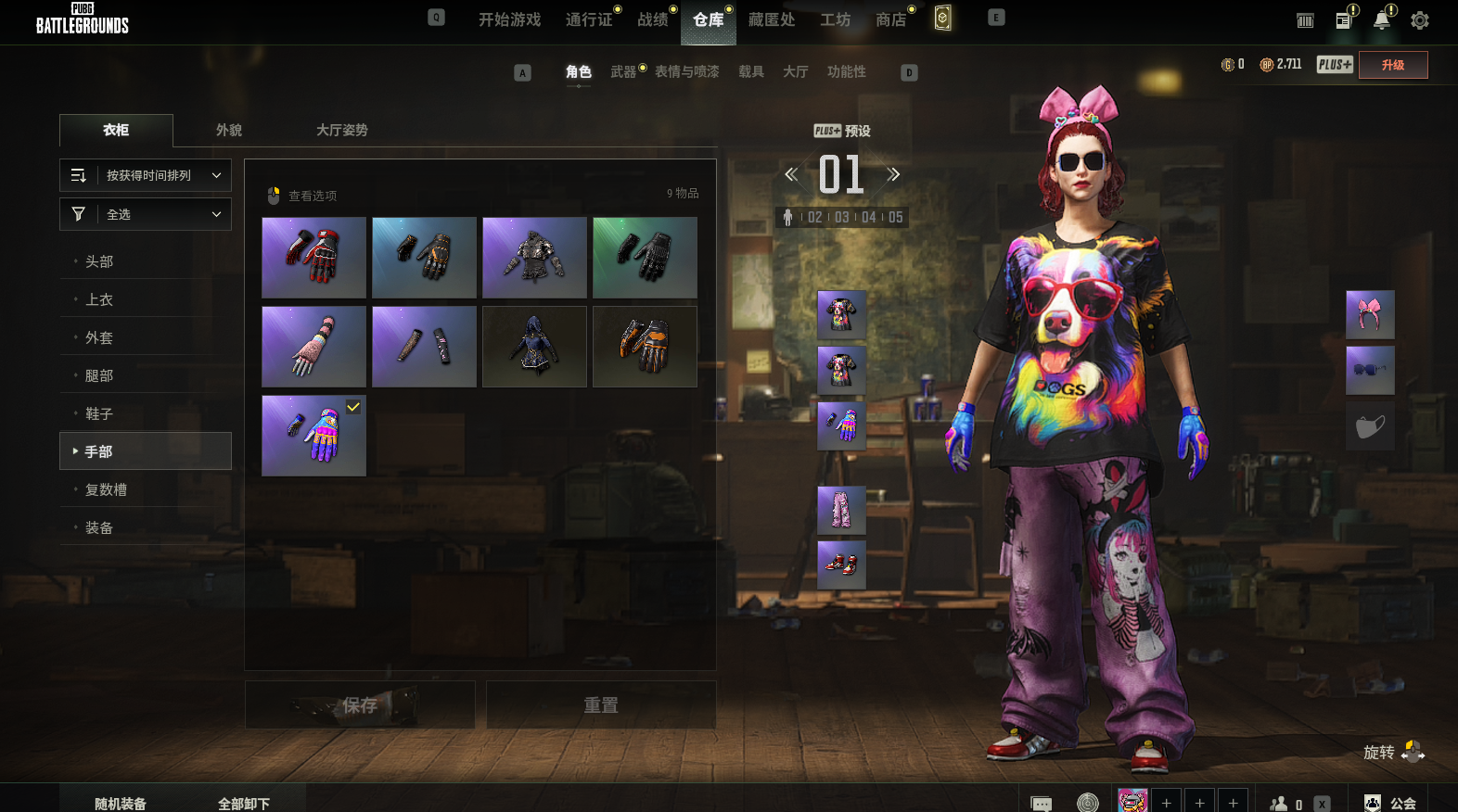This screenshot has width=1458, height=812.
Task: Select the rainbow gloves item with checkmark
Action: (x=313, y=436)
